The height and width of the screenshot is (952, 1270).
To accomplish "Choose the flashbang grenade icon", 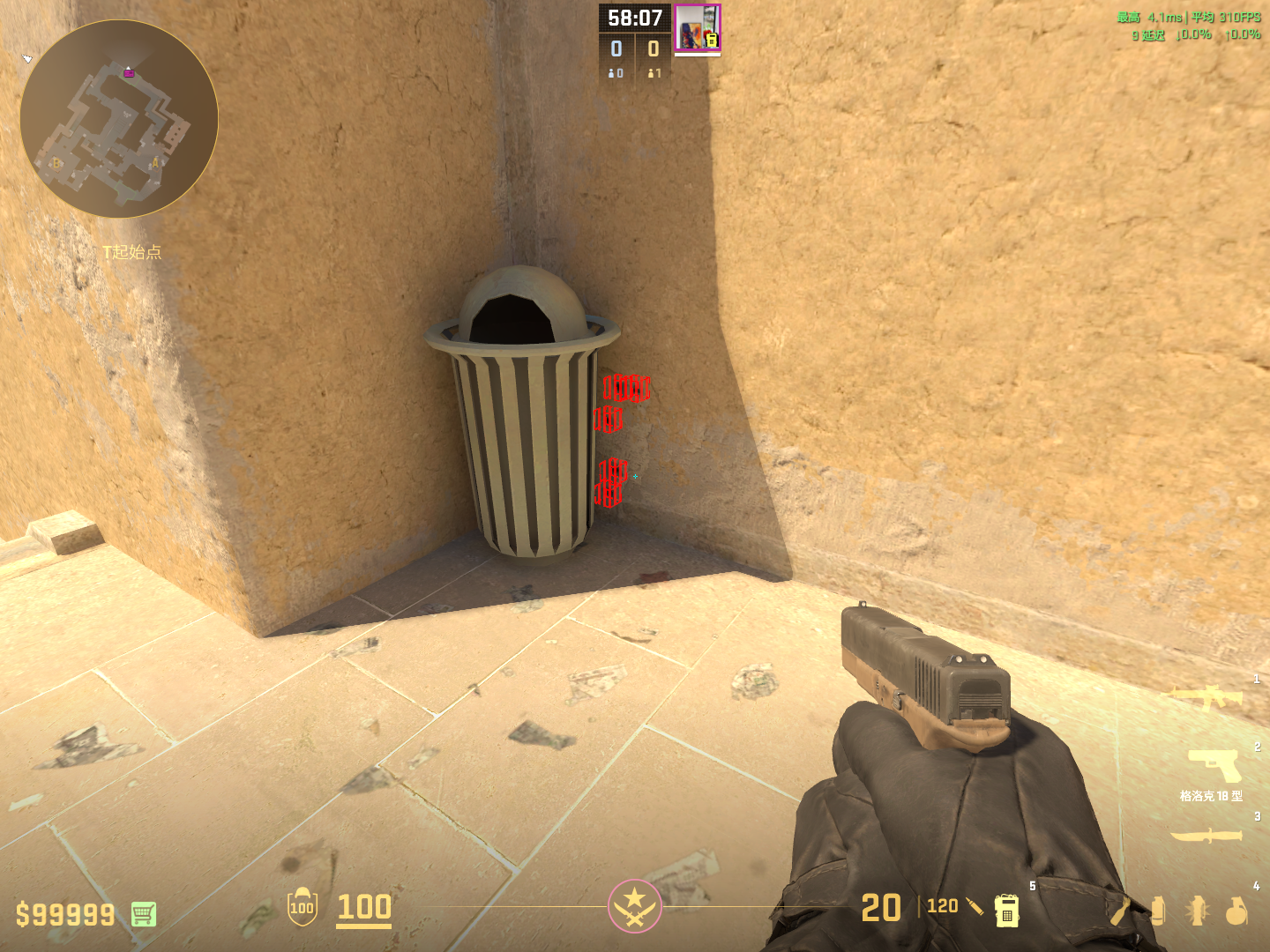I will tap(1197, 911).
